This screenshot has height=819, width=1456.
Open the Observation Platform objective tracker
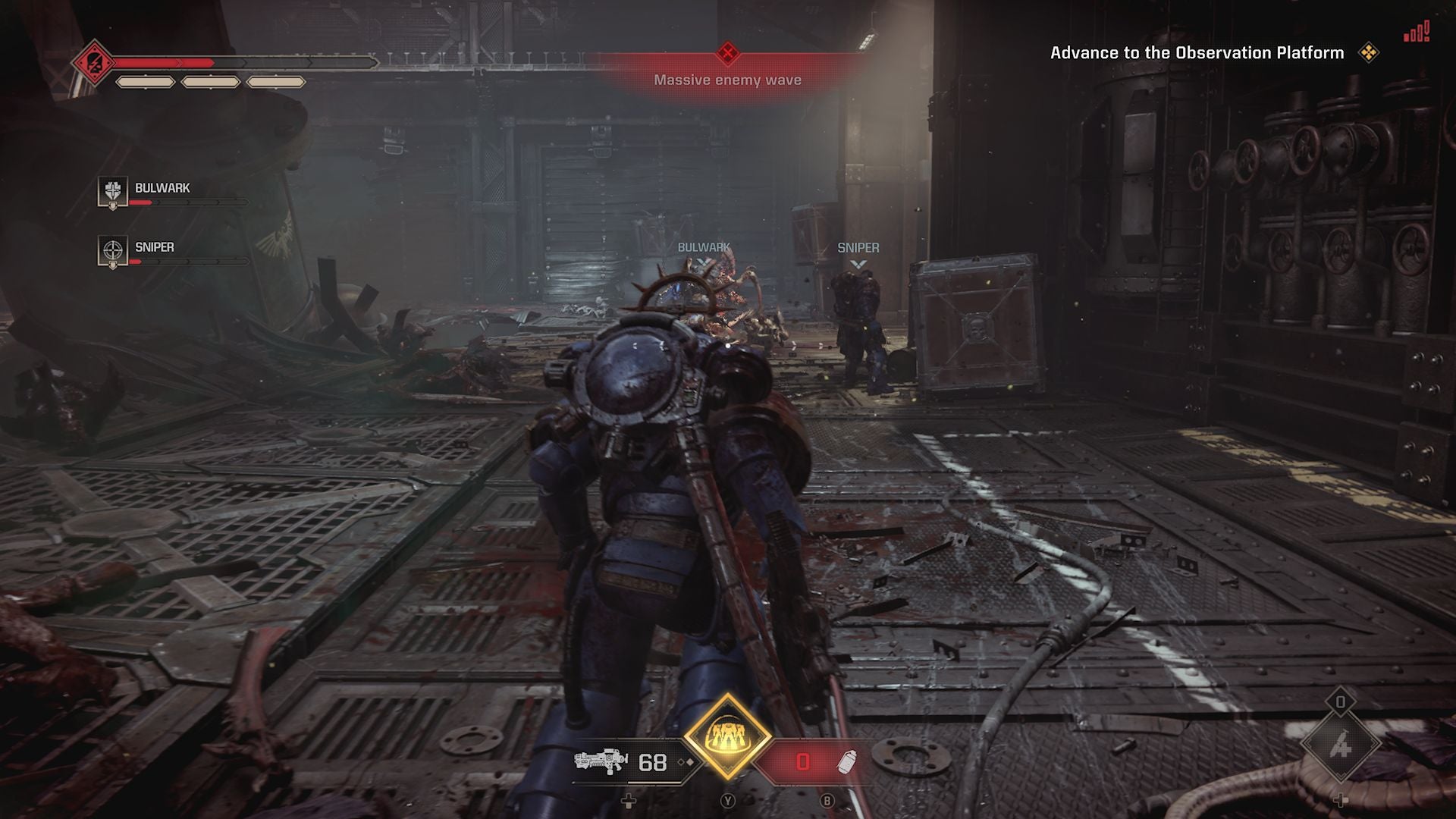[1197, 52]
